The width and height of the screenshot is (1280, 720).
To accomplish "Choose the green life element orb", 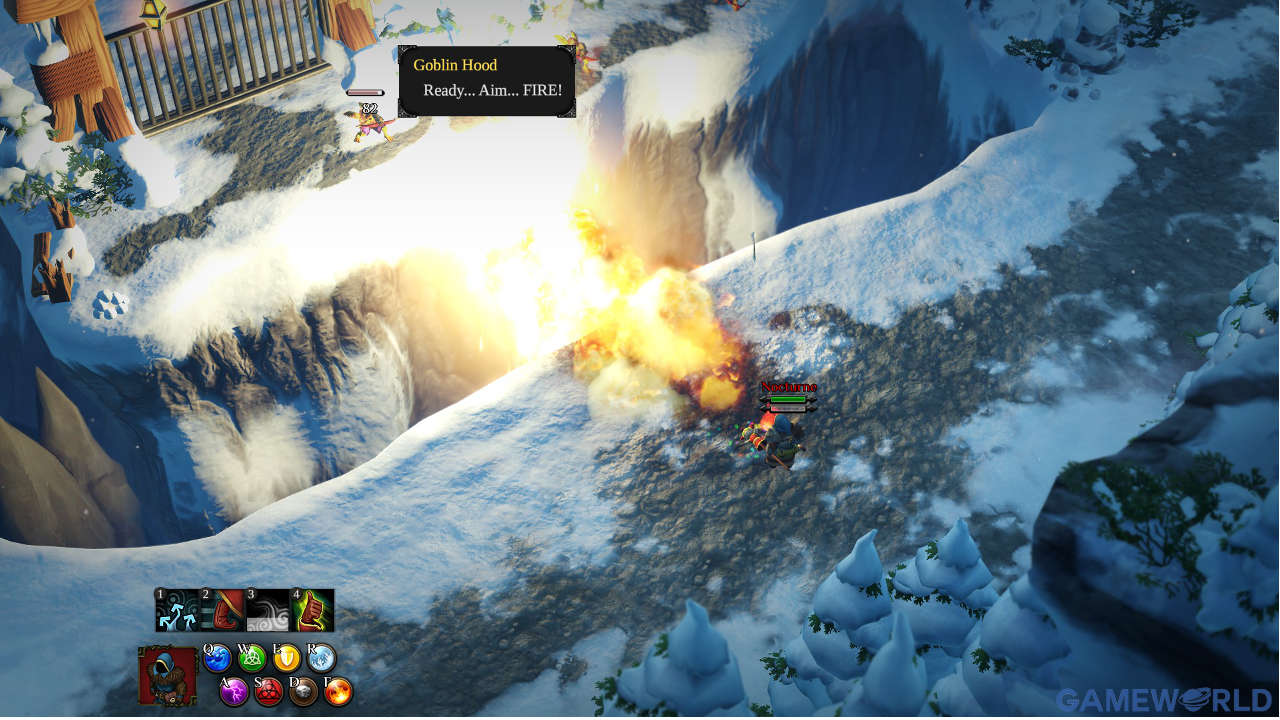I will click(253, 658).
